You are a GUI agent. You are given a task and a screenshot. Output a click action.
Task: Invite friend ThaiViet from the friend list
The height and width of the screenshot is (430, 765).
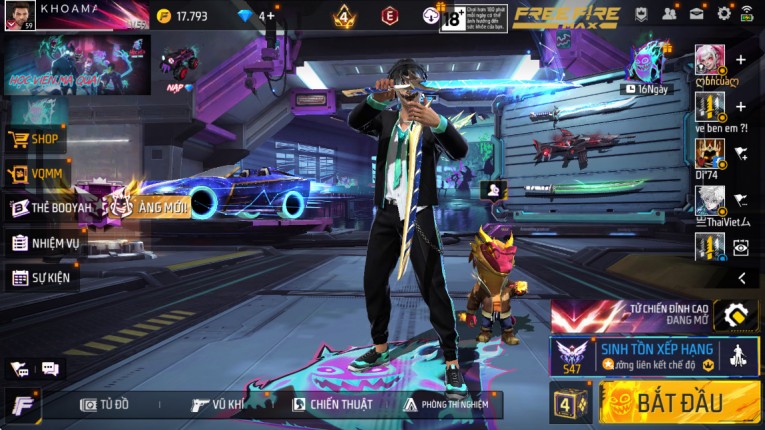click(x=741, y=200)
